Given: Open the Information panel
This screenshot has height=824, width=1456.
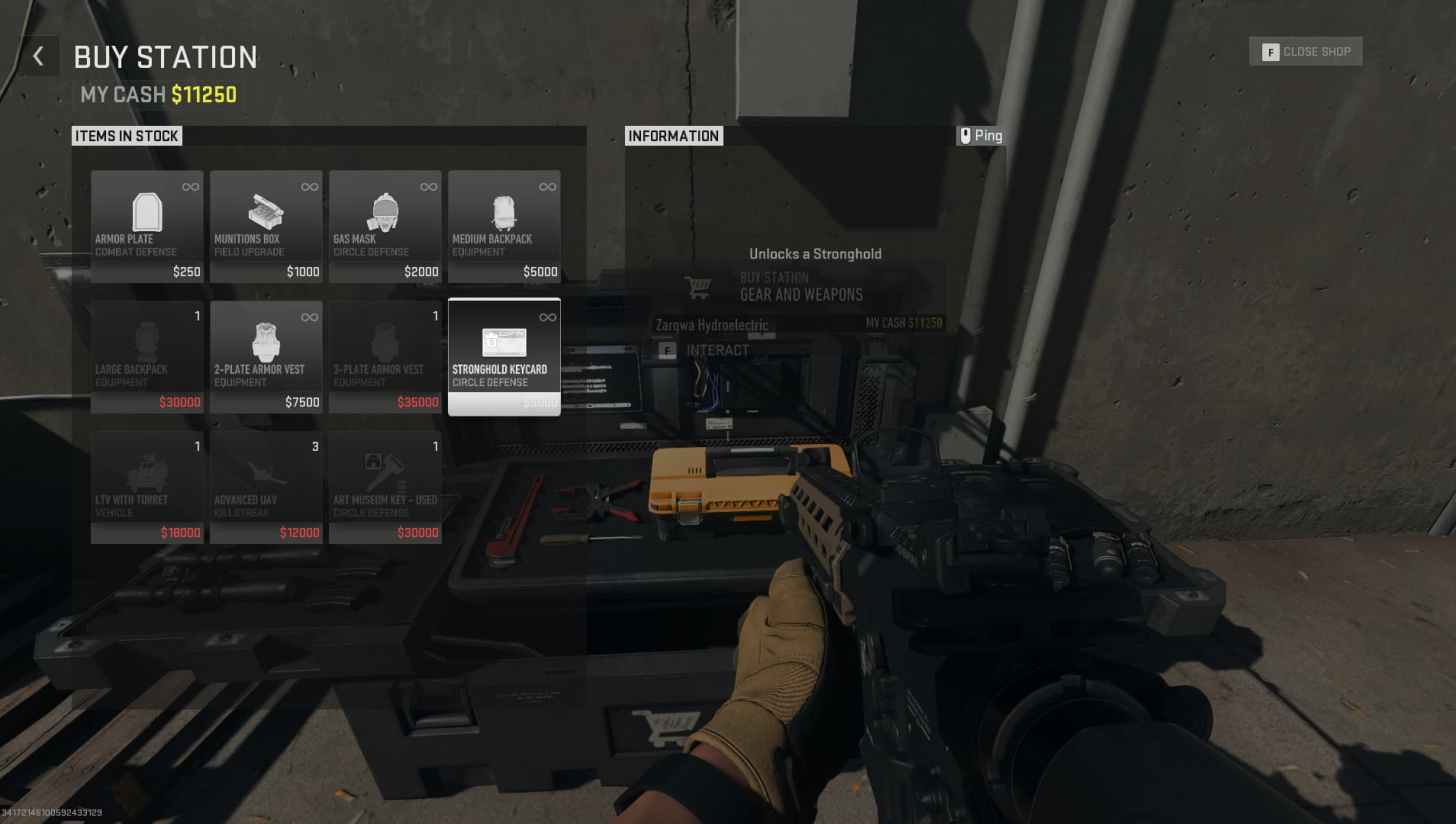Looking at the screenshot, I should (673, 135).
